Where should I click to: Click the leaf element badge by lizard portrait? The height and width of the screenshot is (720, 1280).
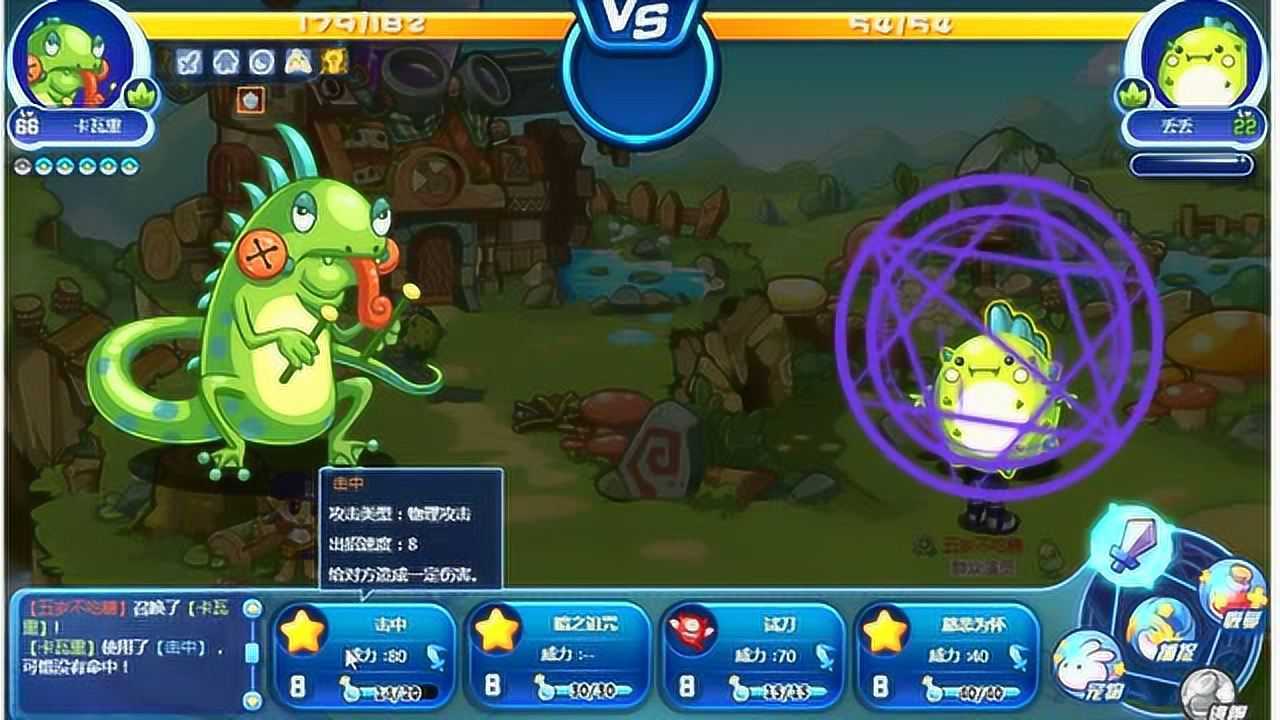point(141,94)
